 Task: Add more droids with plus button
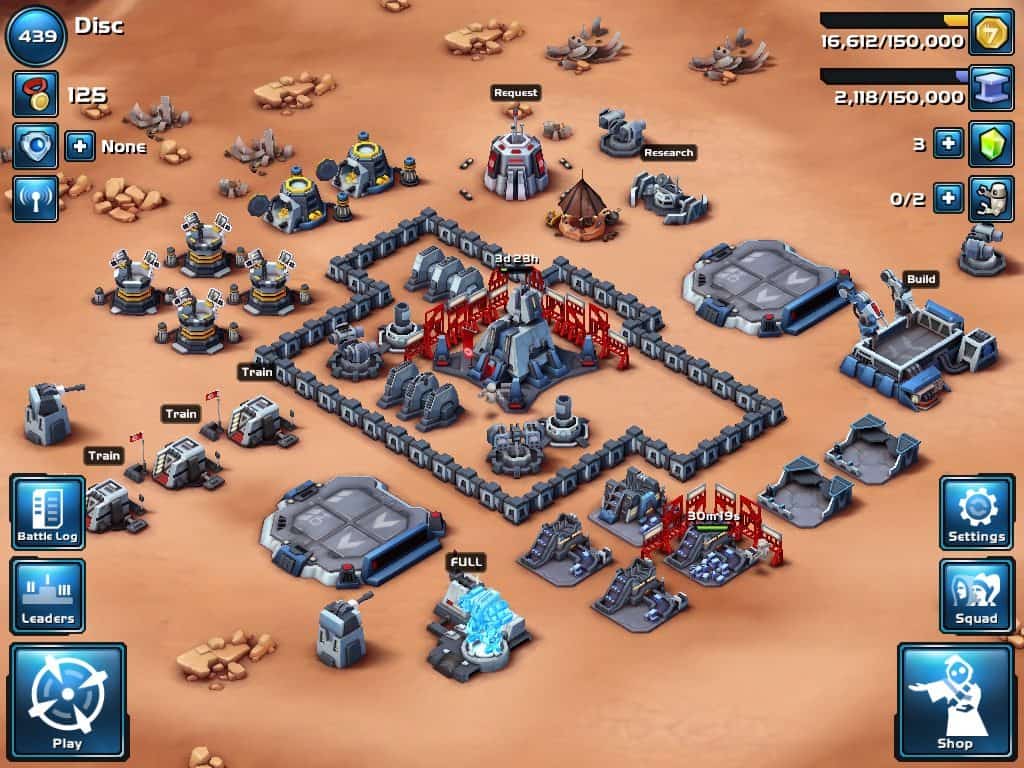[x=948, y=198]
